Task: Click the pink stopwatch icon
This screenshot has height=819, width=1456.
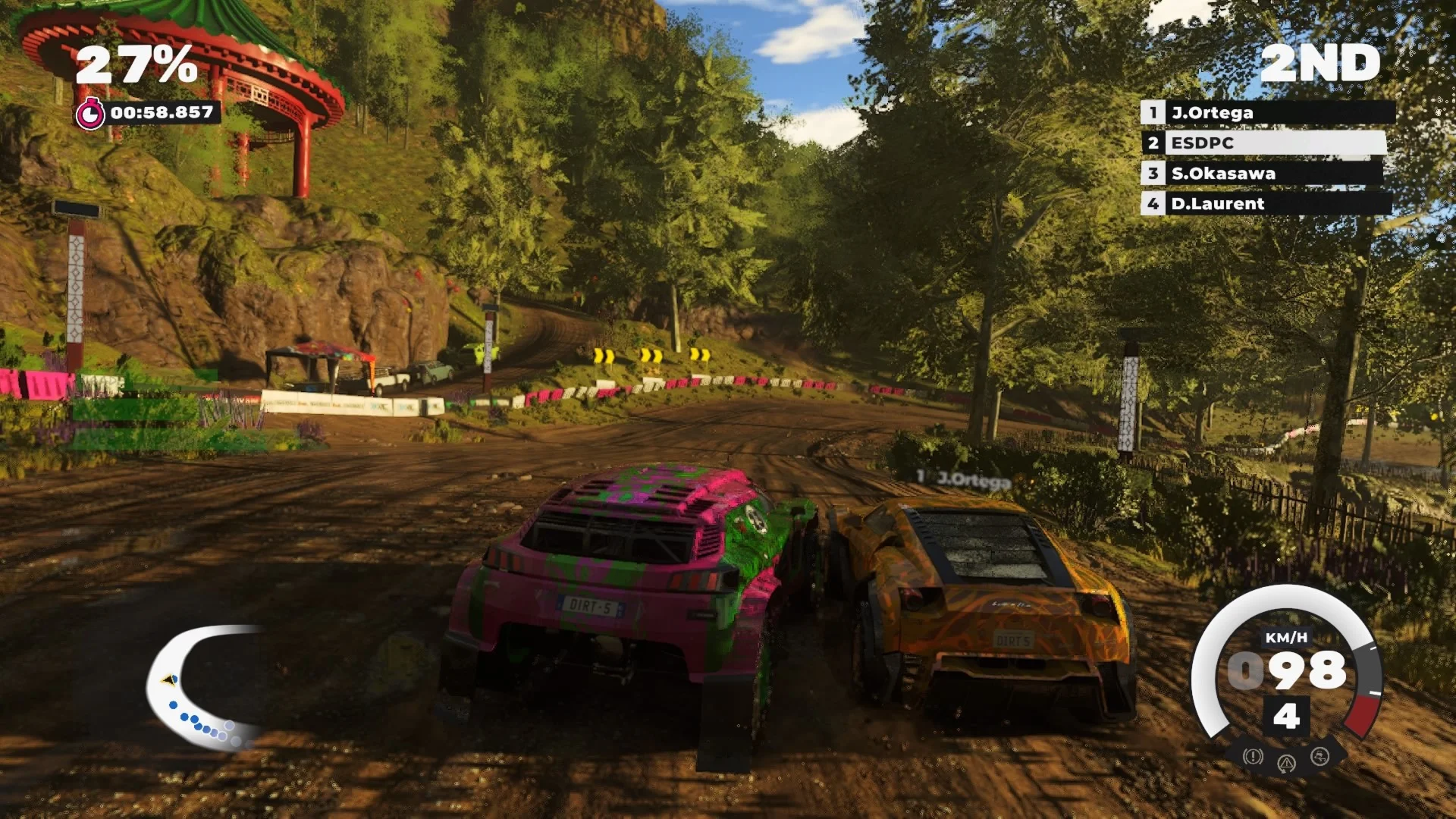Action: click(x=90, y=114)
